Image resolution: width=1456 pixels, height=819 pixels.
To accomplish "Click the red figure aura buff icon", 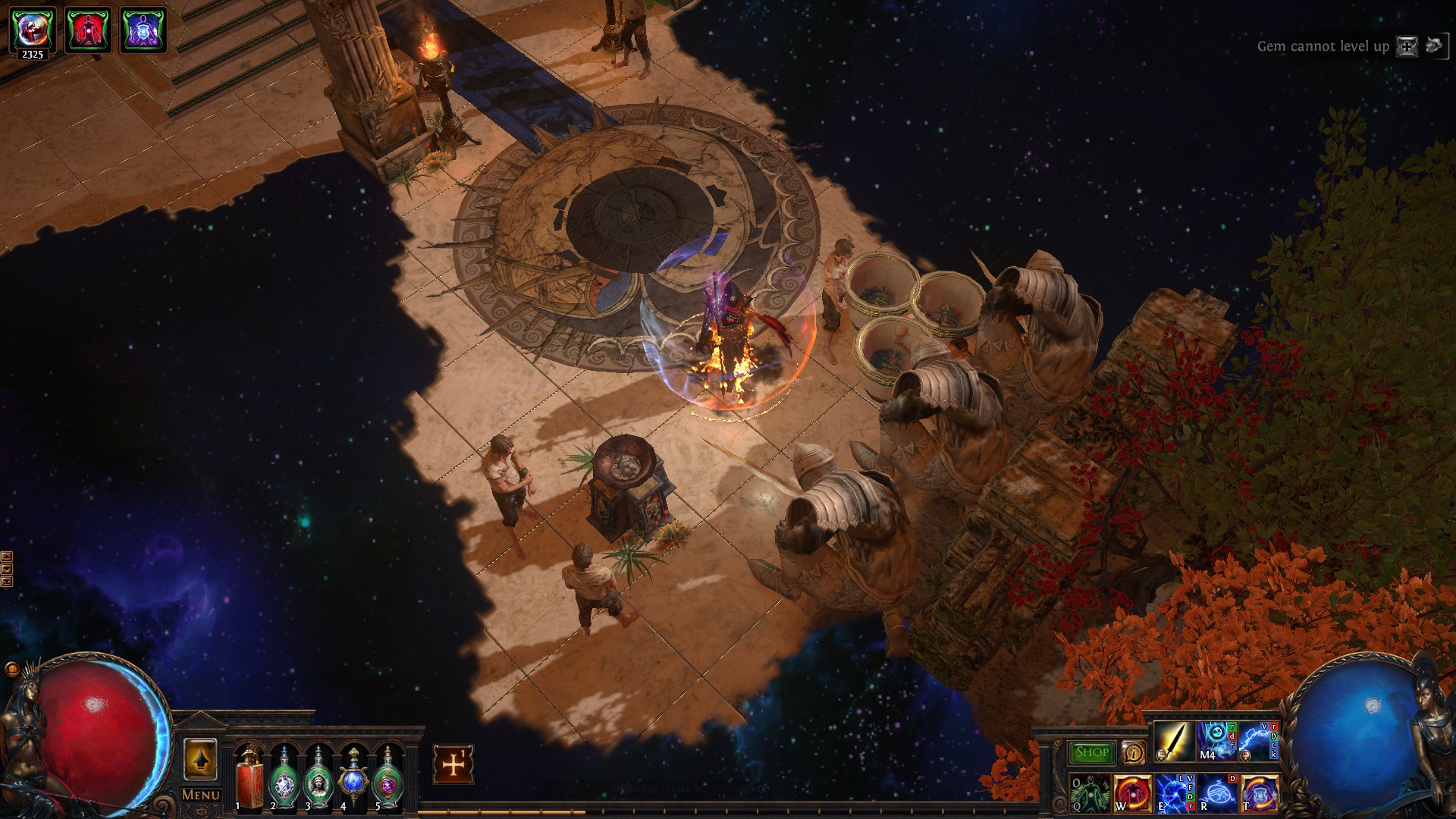I will click(x=88, y=30).
